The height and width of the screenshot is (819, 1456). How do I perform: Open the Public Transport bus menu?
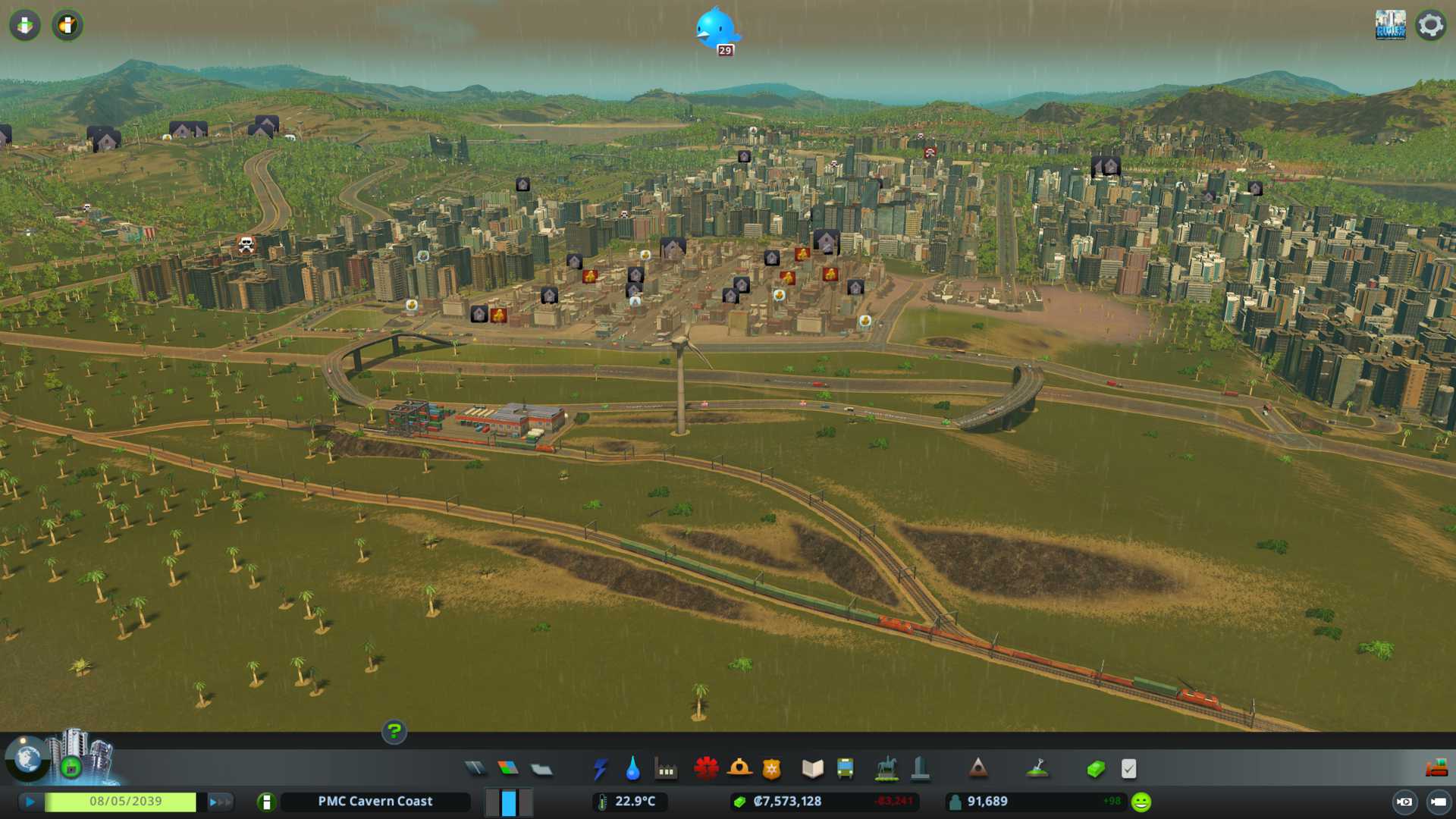[x=845, y=769]
